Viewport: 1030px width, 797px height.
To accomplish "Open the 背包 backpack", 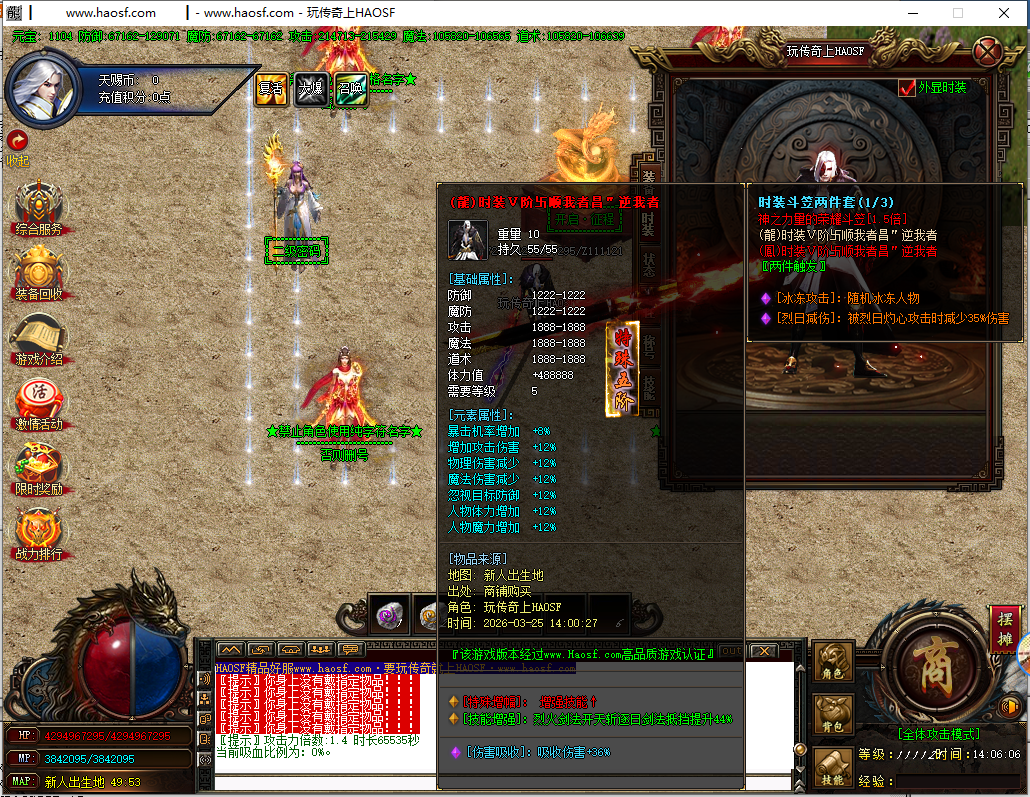I will tap(832, 715).
